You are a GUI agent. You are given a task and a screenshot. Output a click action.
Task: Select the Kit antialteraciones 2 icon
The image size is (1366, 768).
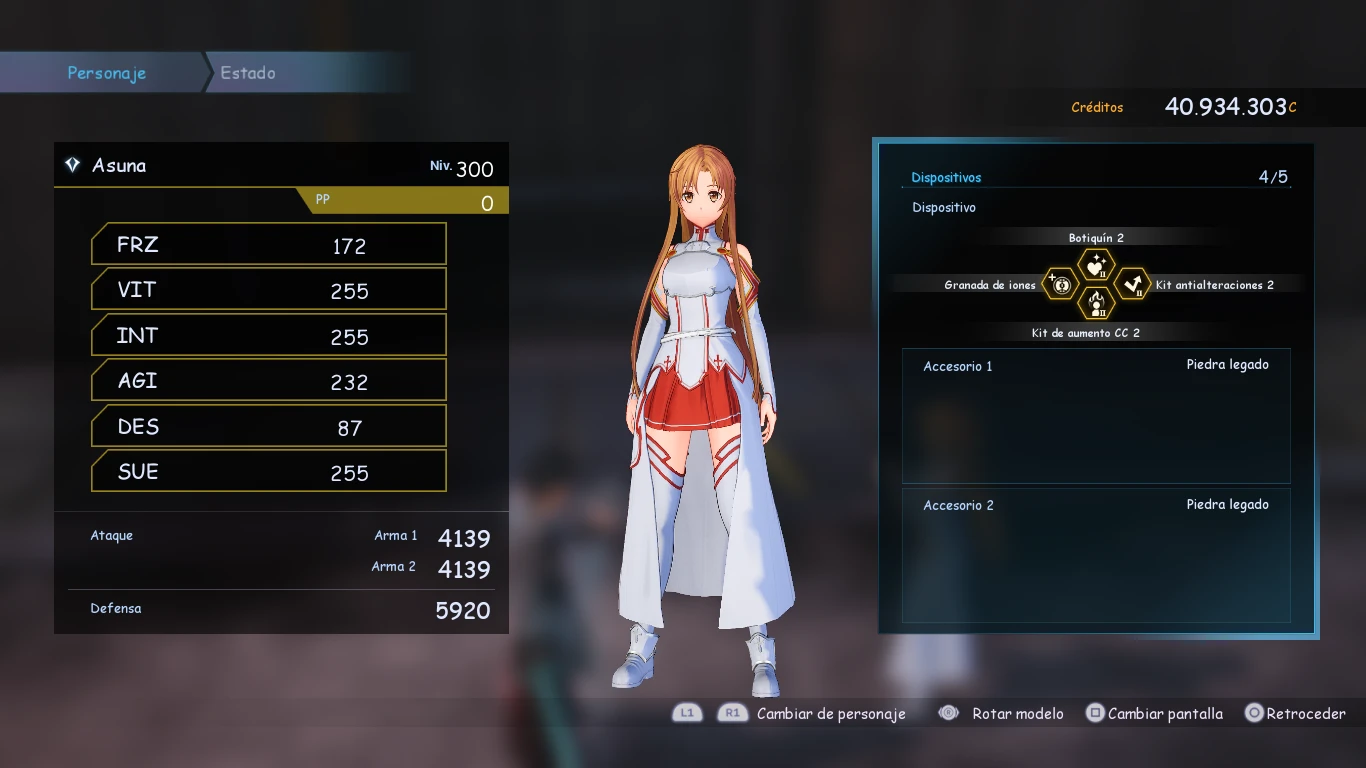point(1132,285)
